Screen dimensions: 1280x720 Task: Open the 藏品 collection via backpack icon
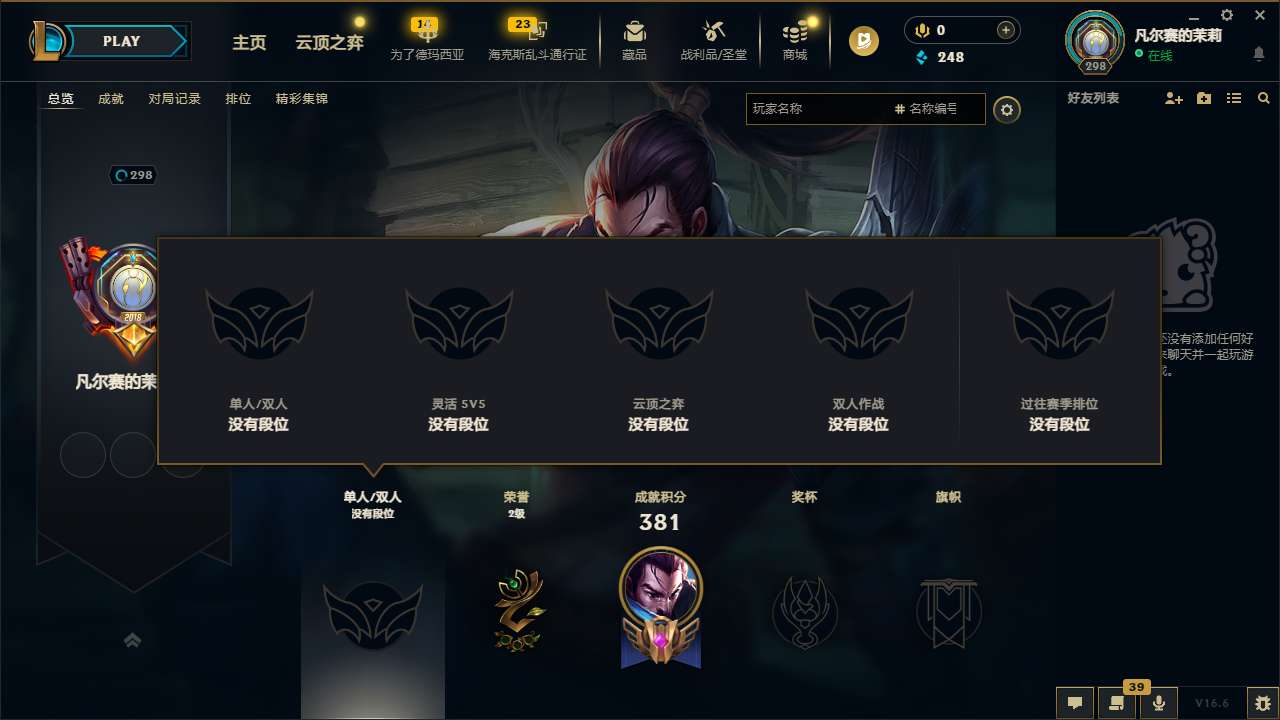634,33
